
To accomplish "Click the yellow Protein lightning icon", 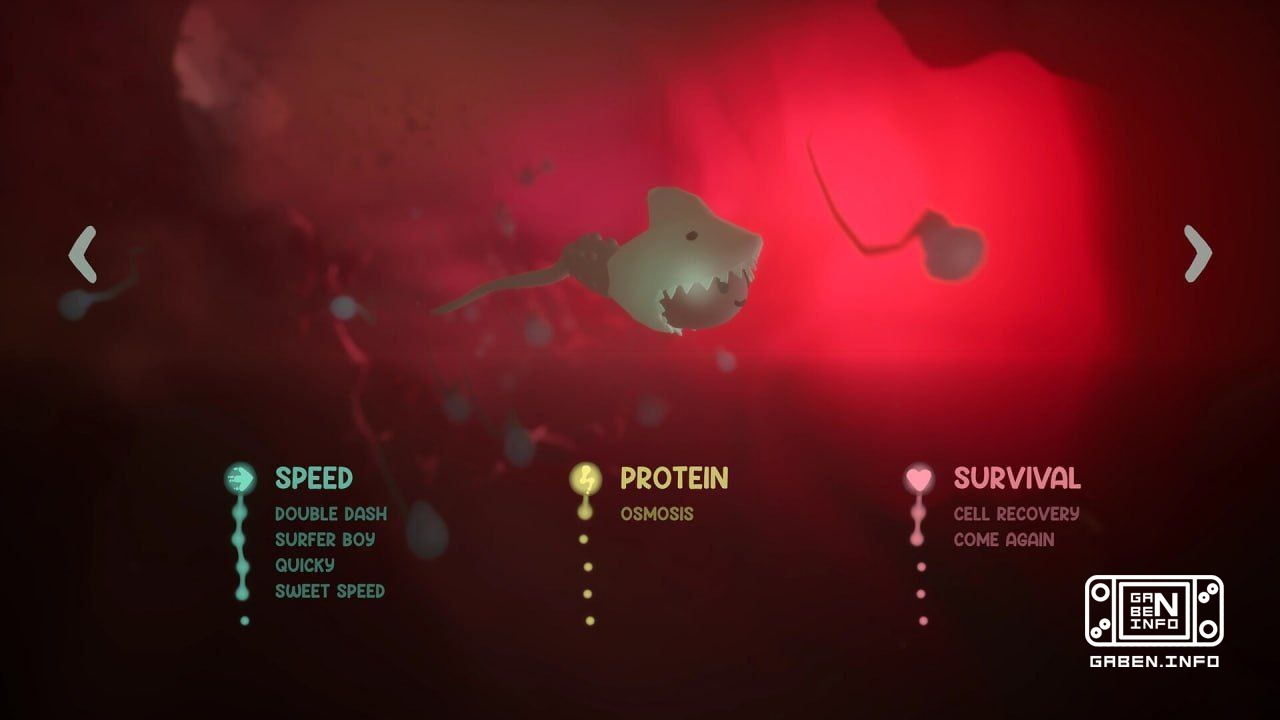I will tap(585, 478).
